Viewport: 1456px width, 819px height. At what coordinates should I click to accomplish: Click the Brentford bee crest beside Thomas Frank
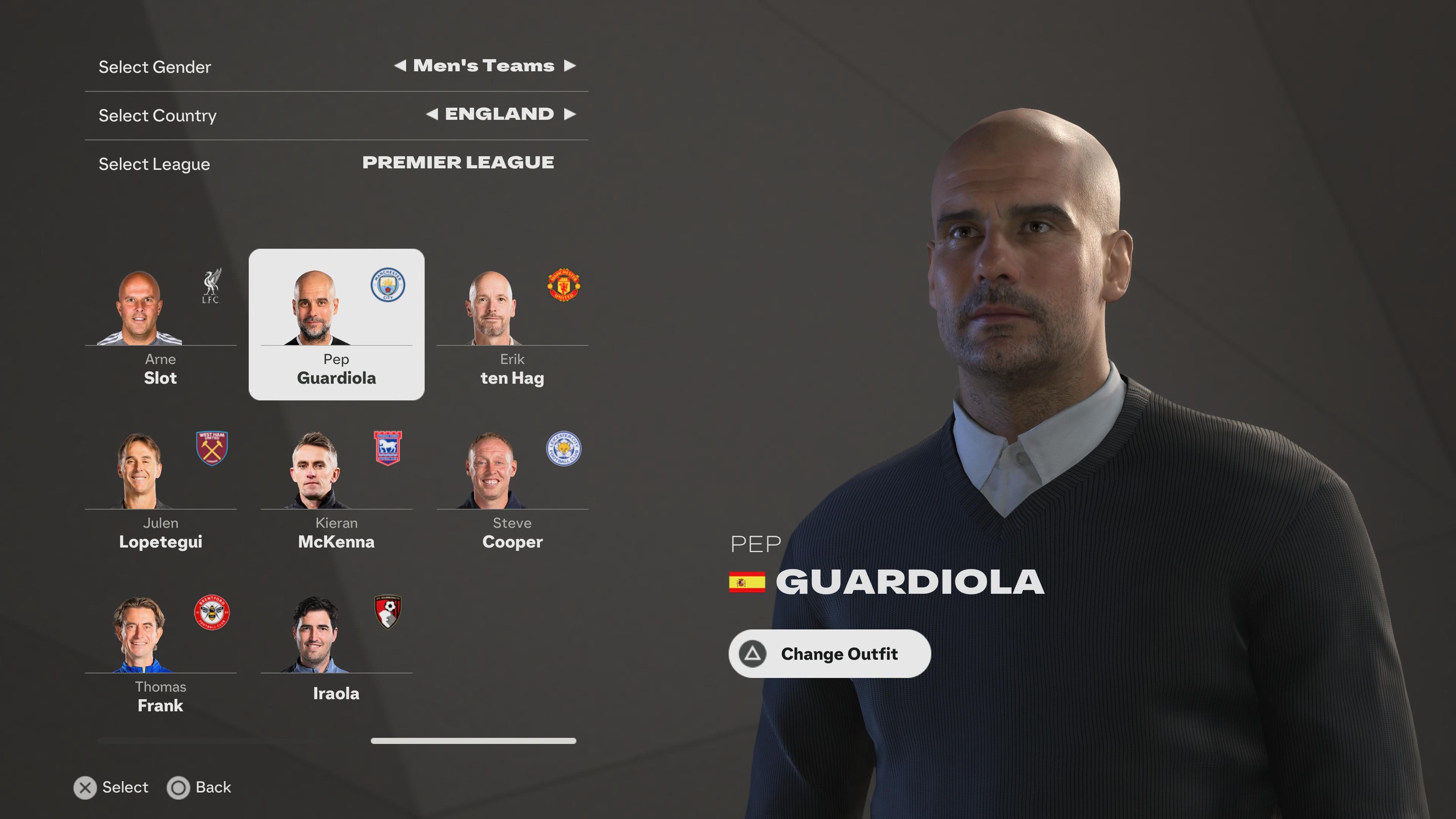point(212,614)
